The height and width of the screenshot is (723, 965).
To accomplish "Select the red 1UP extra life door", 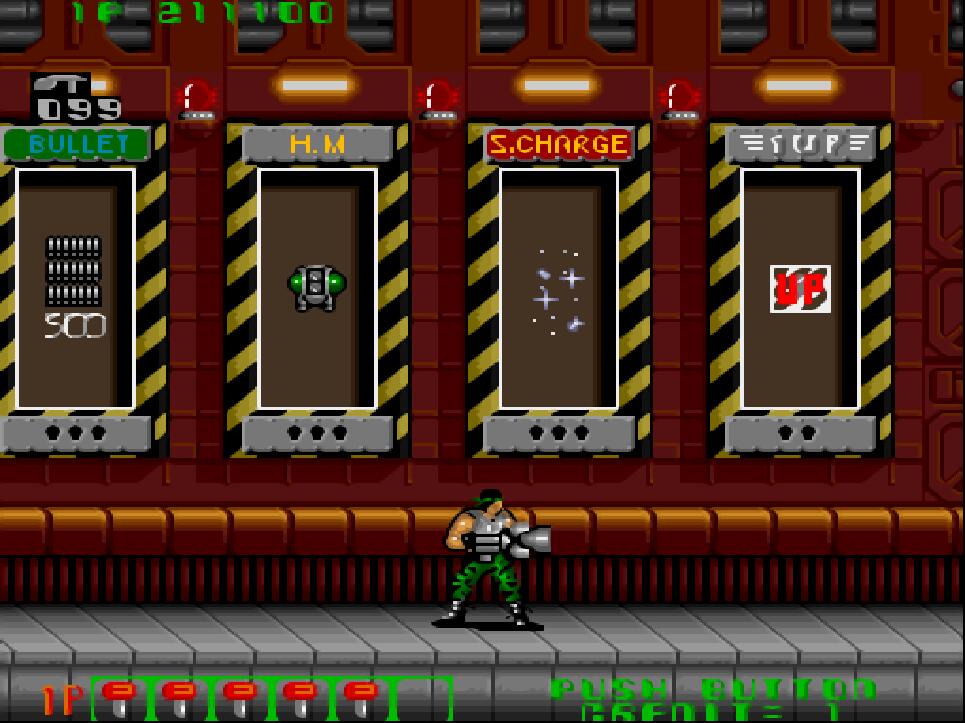I will tap(800, 289).
